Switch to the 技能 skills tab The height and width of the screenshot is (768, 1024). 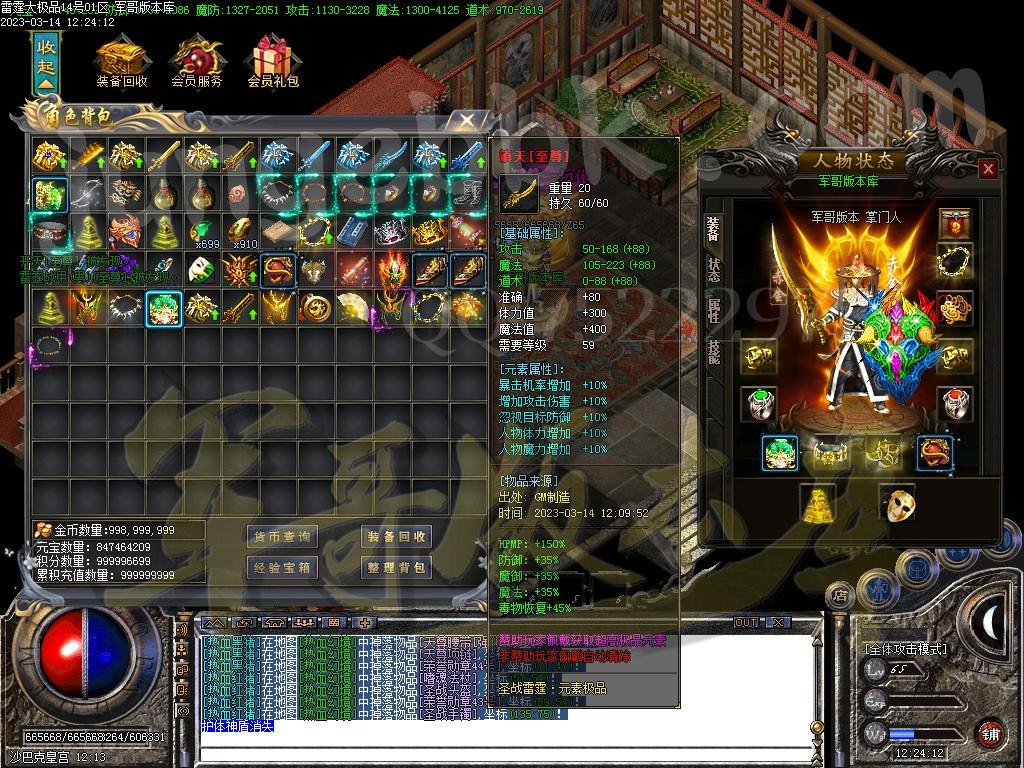(x=713, y=351)
